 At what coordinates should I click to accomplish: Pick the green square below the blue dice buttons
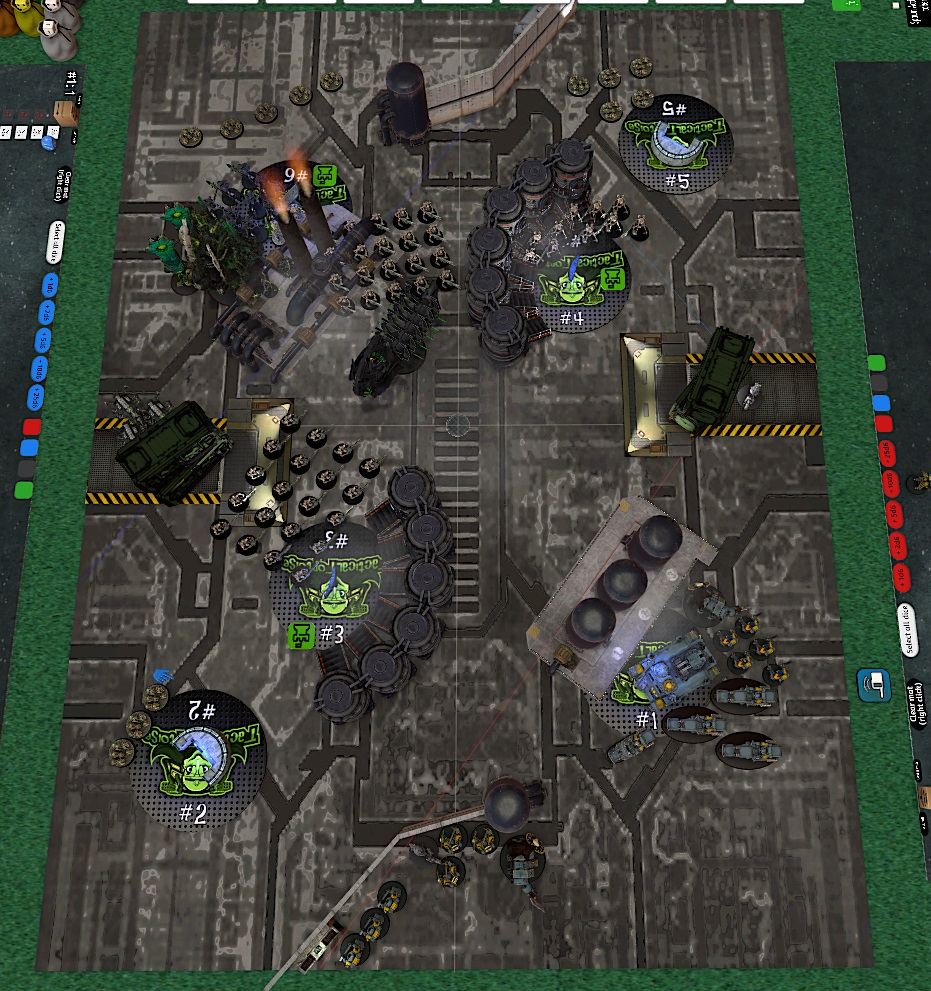click(24, 490)
